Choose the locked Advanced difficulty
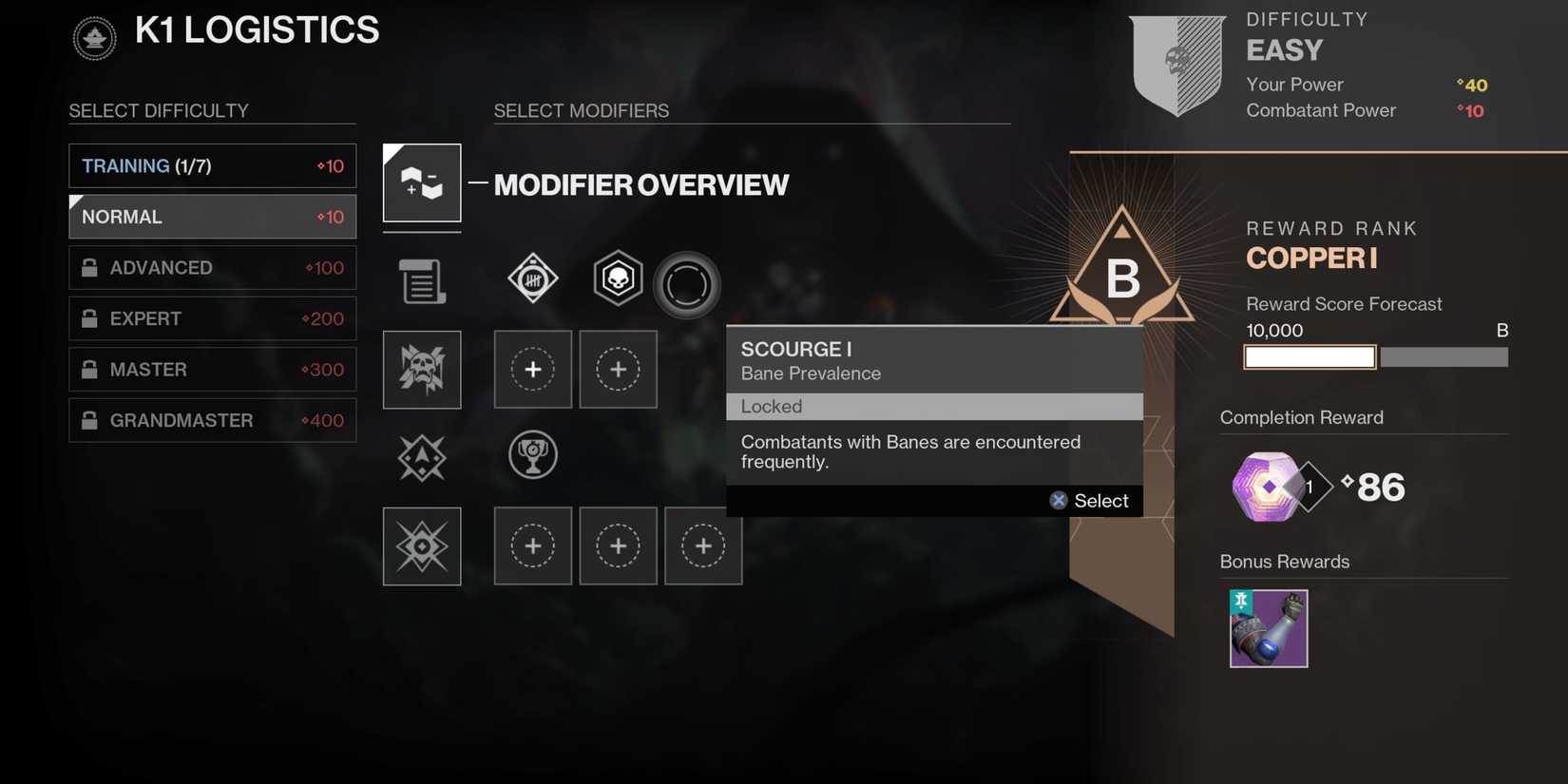The width and height of the screenshot is (1568, 784). pos(211,267)
